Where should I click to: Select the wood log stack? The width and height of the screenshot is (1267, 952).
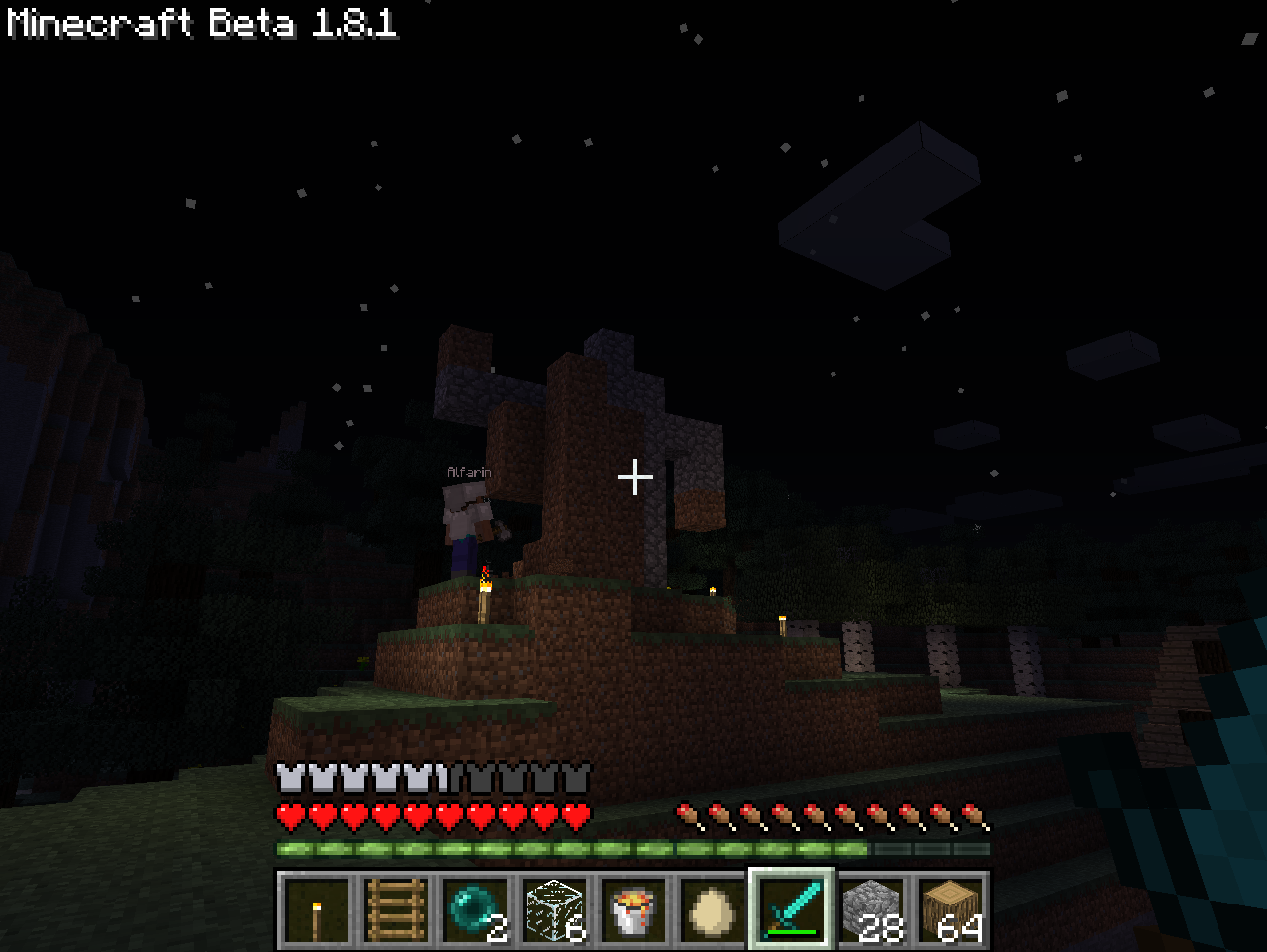(950, 908)
